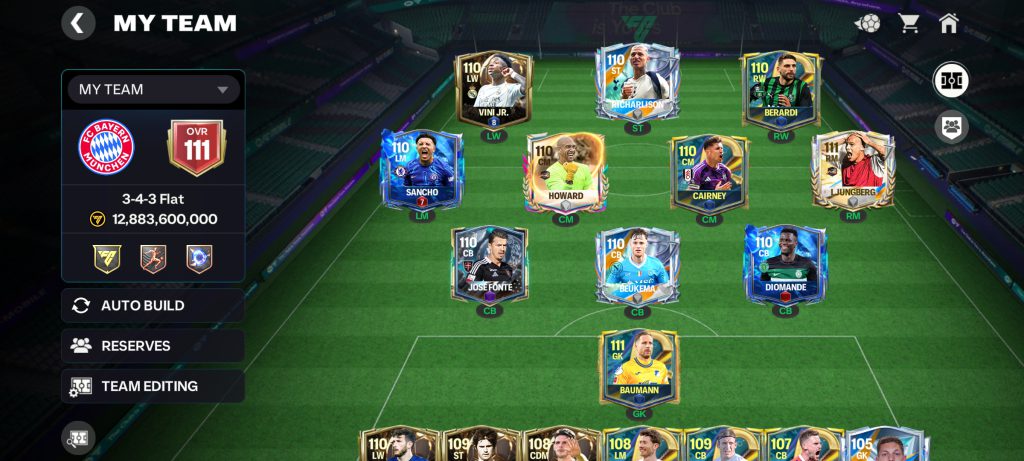1024x461 pixels.
Task: Select the José Fonte CB card
Action: pos(489,265)
